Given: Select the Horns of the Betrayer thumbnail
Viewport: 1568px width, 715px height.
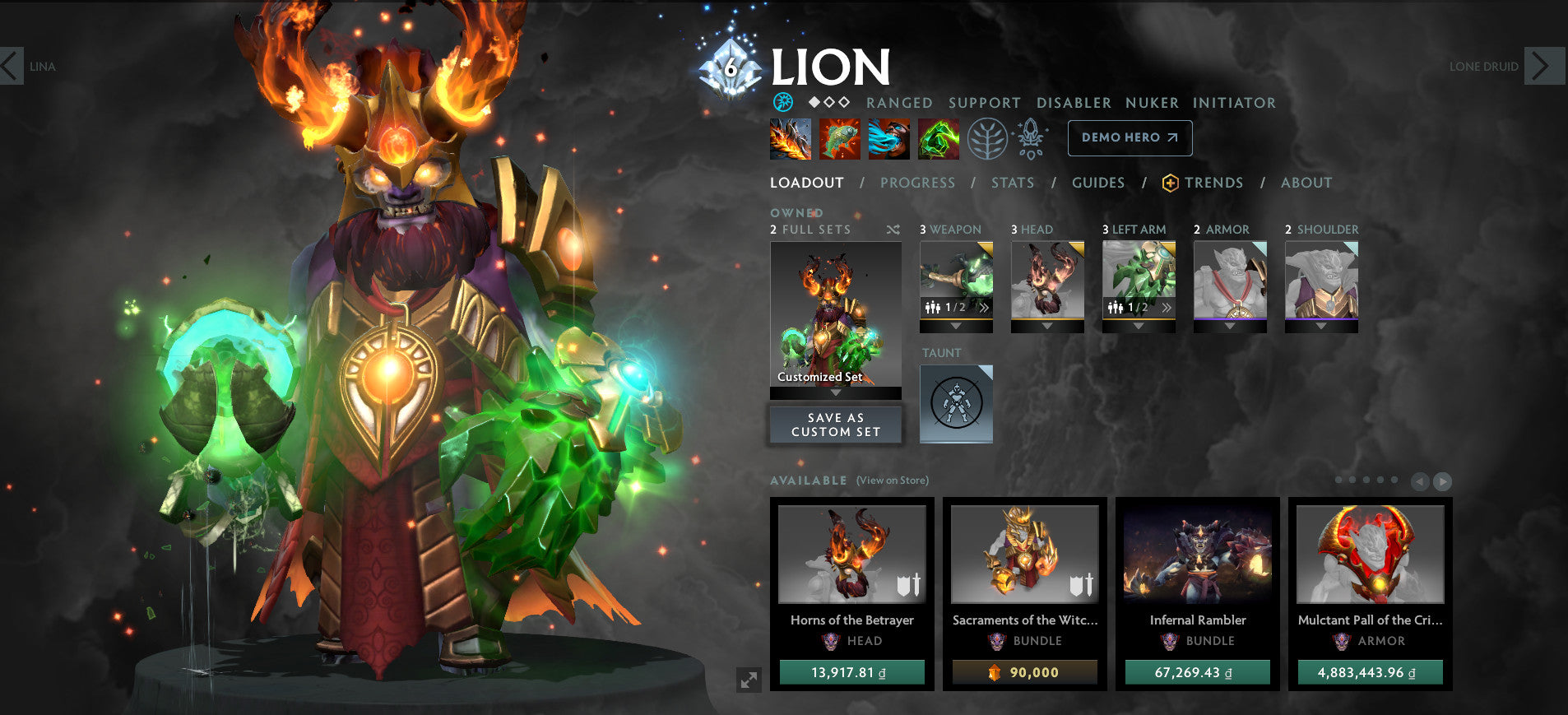Looking at the screenshot, I should pos(851,555).
